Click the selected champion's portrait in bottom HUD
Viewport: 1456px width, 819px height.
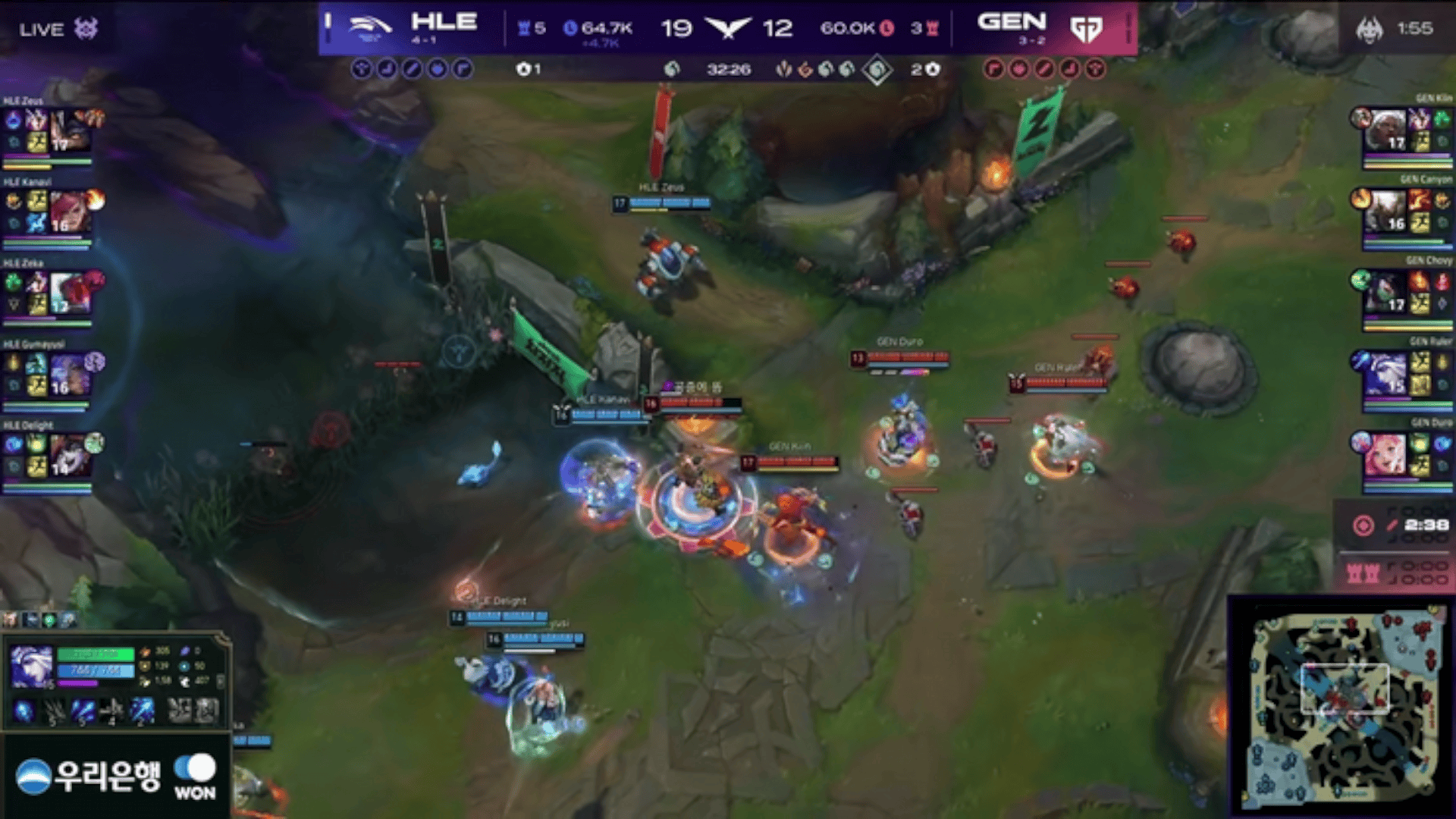[32, 666]
